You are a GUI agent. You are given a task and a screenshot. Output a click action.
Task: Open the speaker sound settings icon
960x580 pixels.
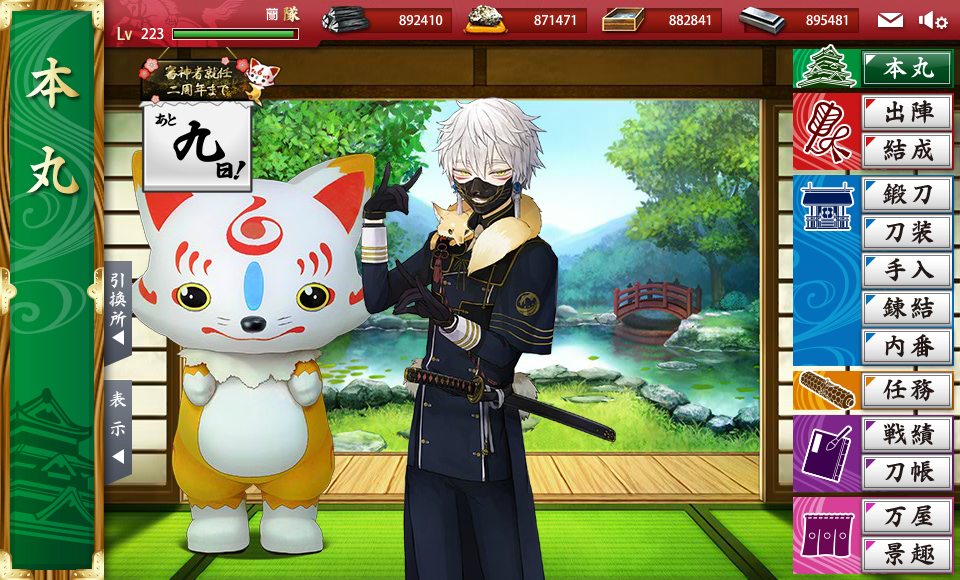[x=933, y=20]
